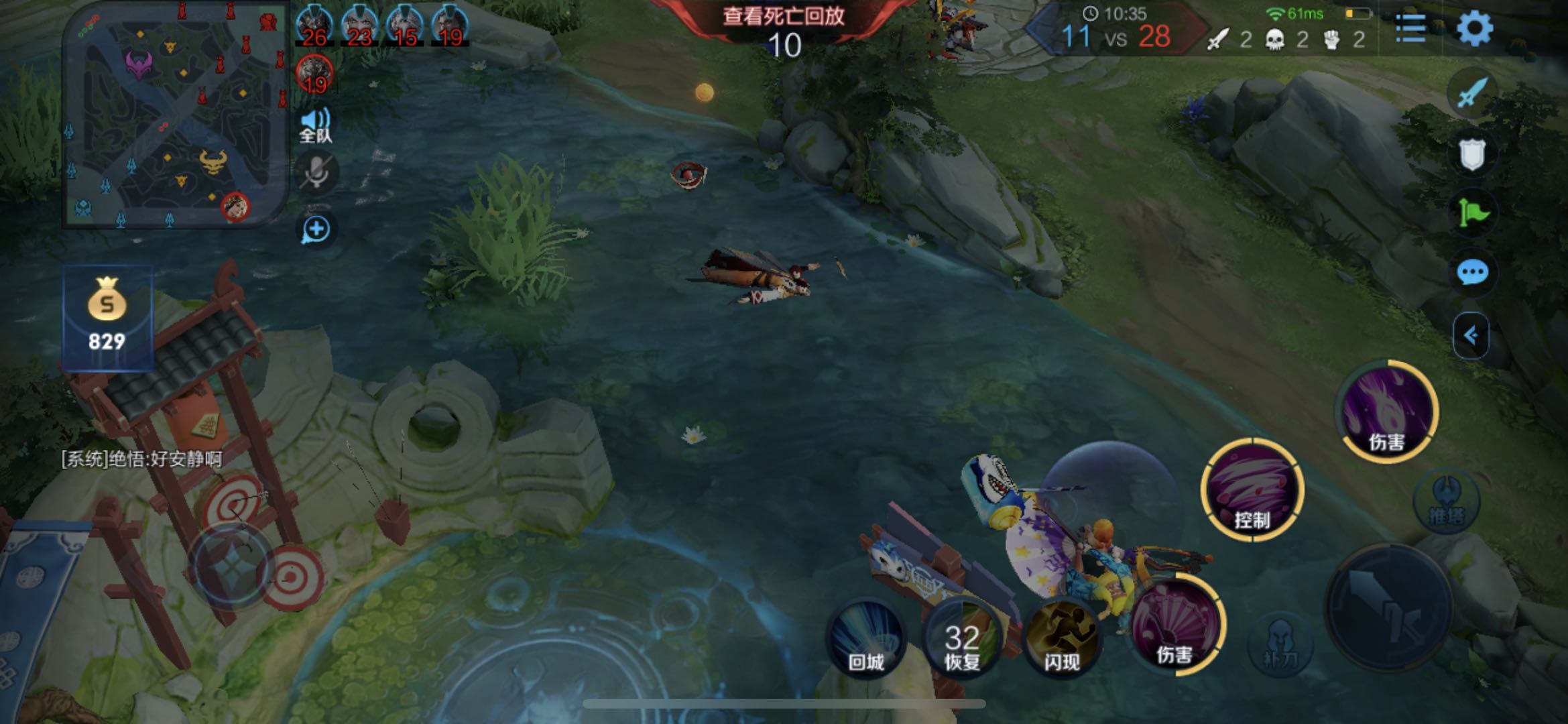
Task: Open the blue chat bubble messages
Action: (1472, 273)
